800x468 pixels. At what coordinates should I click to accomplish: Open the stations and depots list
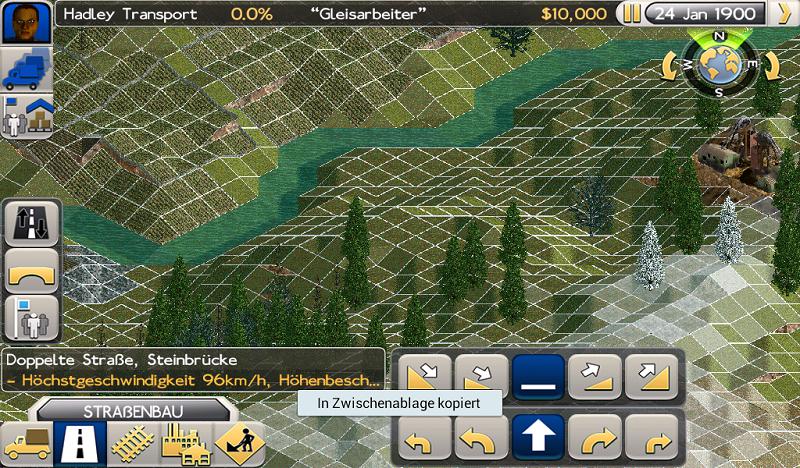tap(23, 118)
